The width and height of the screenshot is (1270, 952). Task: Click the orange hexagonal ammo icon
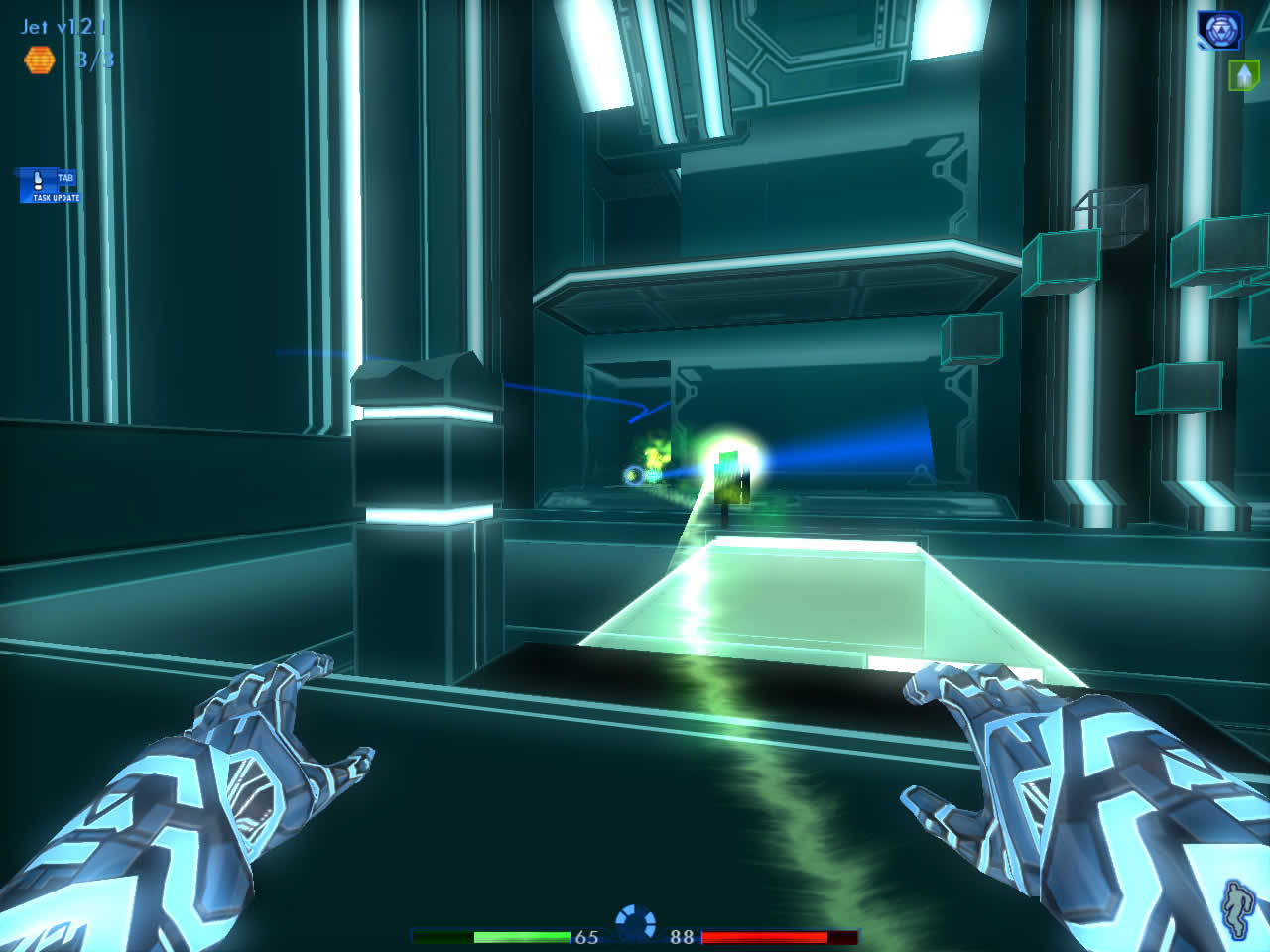[x=38, y=61]
